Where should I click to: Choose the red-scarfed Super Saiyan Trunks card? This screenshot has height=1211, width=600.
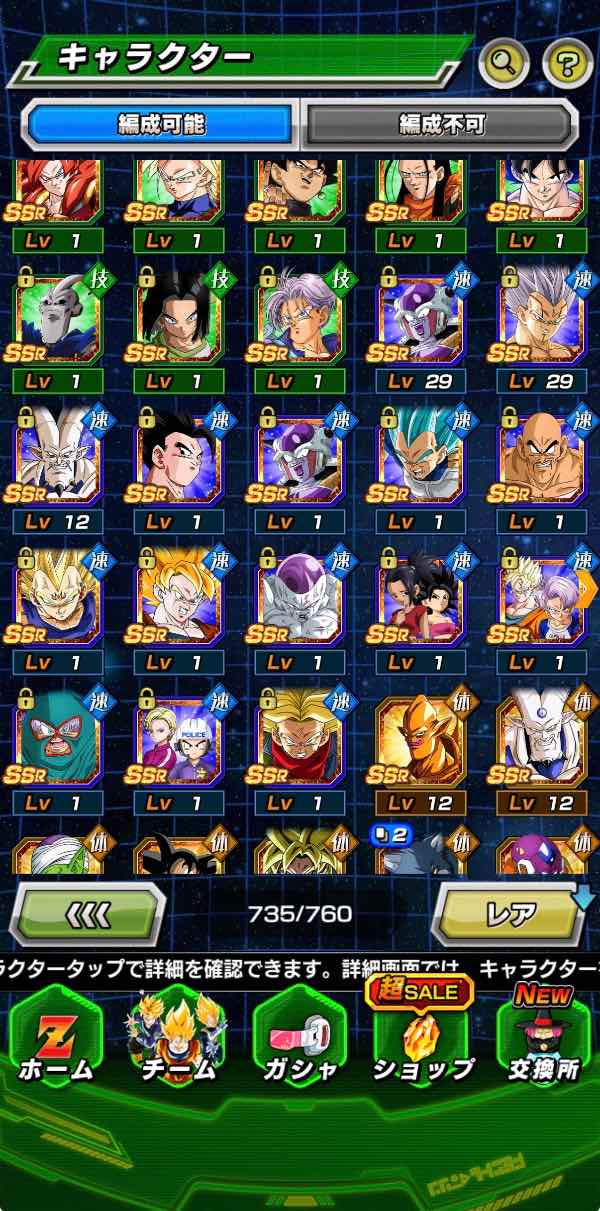coord(299,737)
